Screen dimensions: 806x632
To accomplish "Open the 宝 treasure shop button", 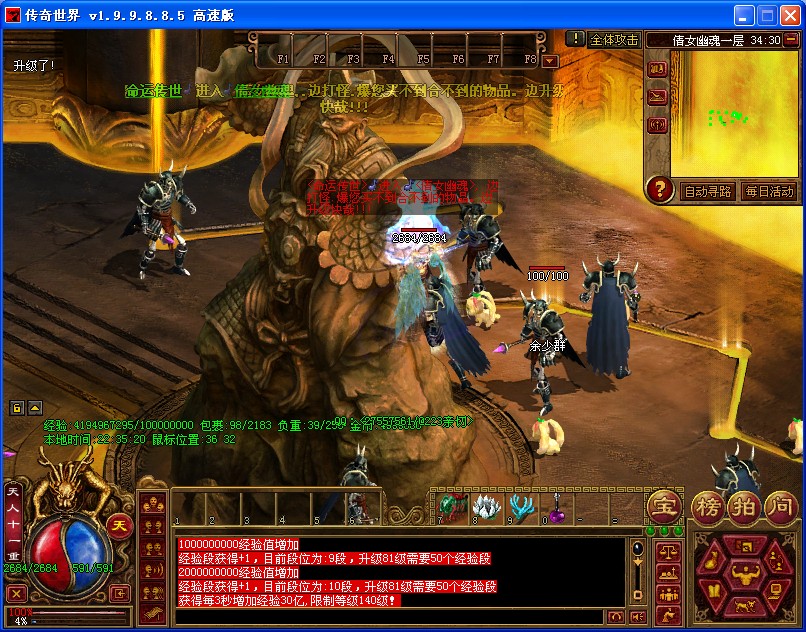I will [x=663, y=506].
